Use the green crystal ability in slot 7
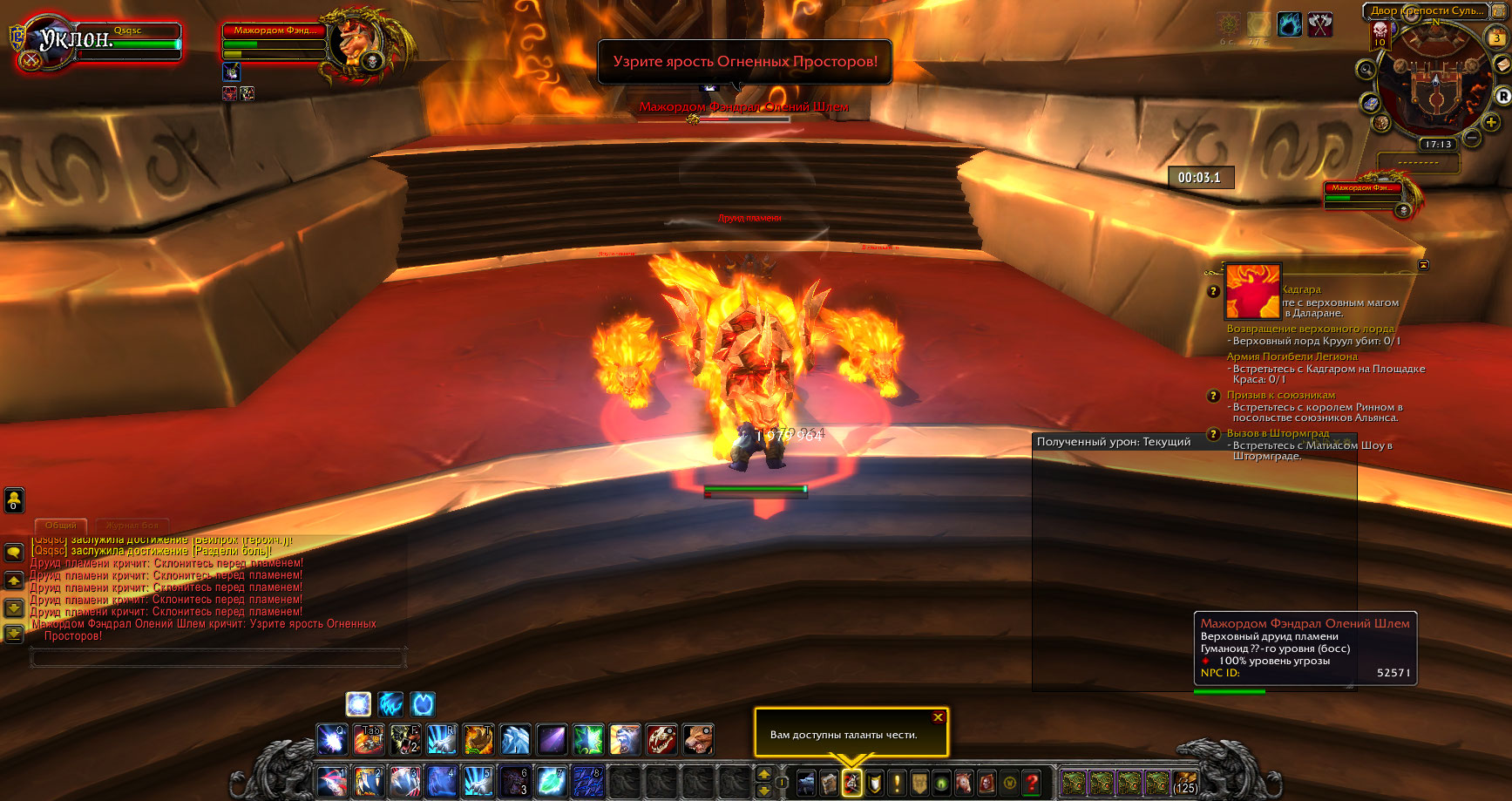 (x=552, y=782)
